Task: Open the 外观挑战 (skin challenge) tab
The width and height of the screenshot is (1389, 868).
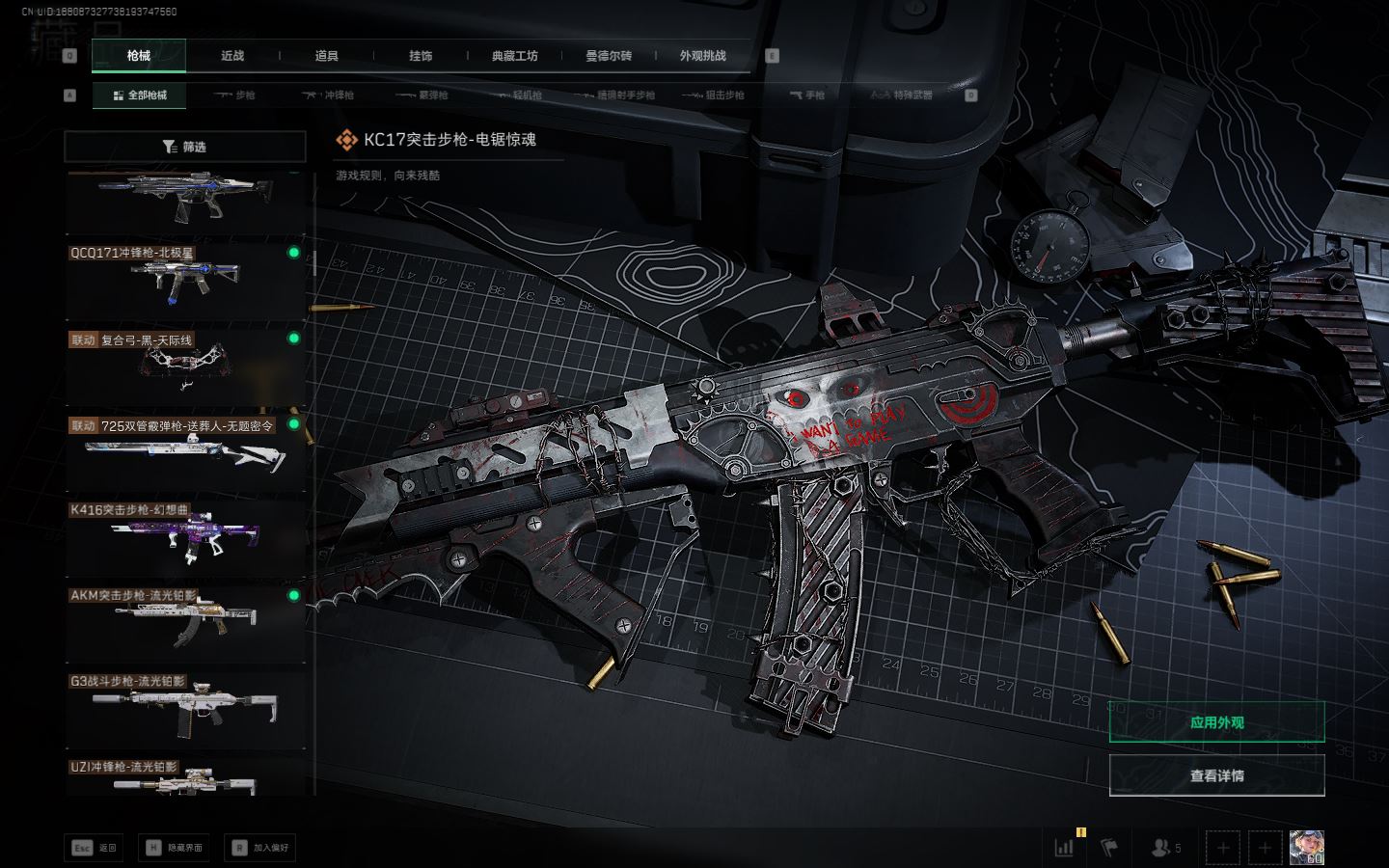Action: point(702,56)
